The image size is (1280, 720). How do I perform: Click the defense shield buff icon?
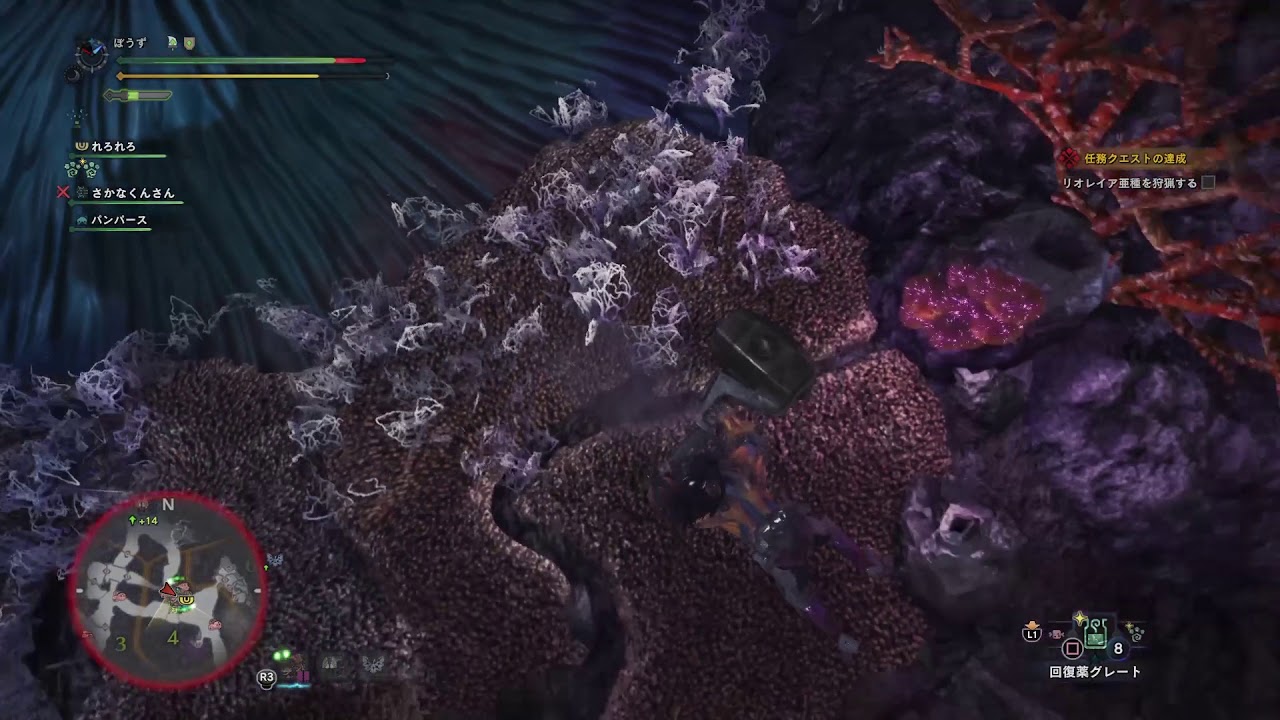coord(189,43)
